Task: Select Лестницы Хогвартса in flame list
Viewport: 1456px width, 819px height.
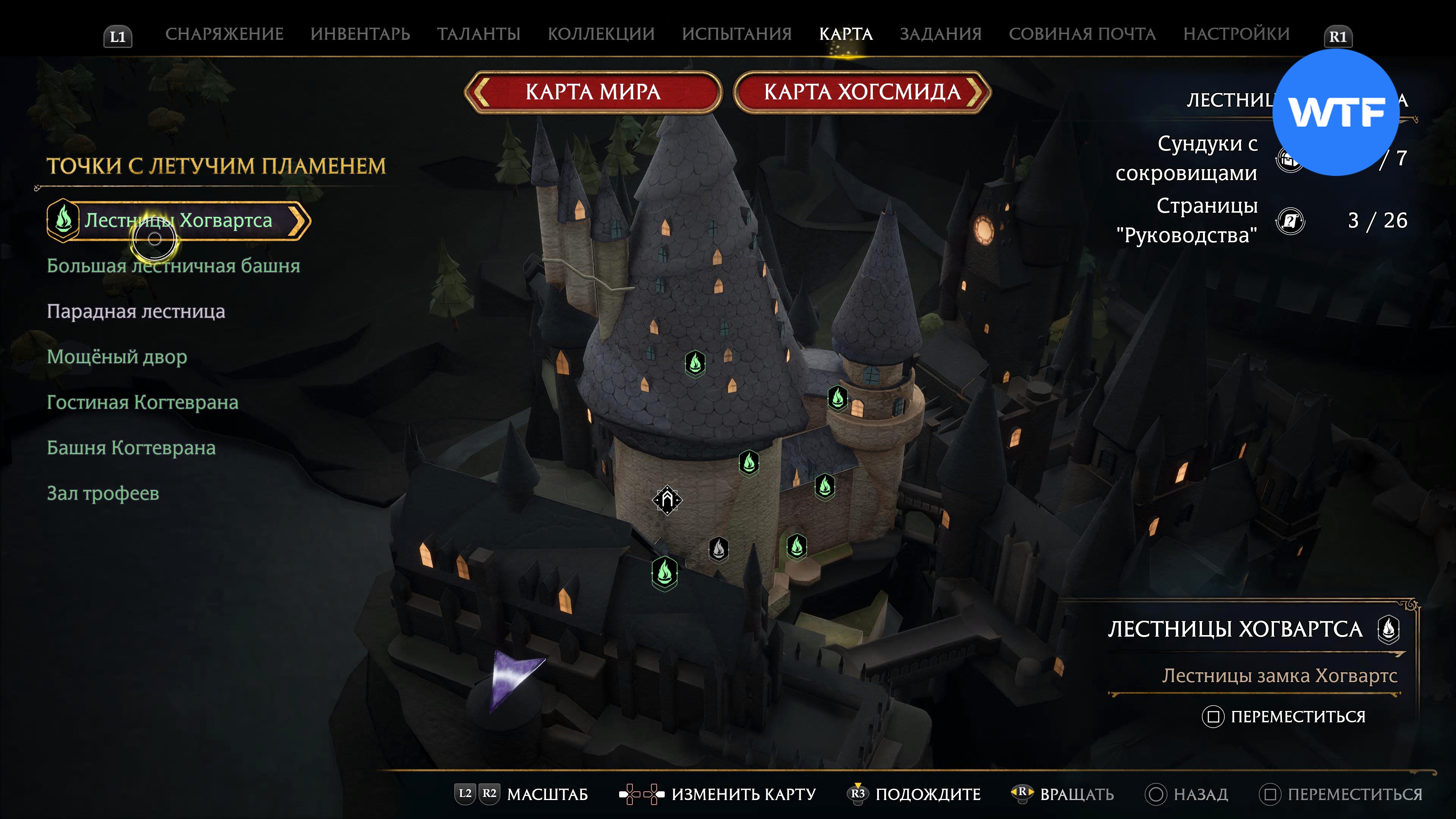Action: pyautogui.click(x=178, y=220)
